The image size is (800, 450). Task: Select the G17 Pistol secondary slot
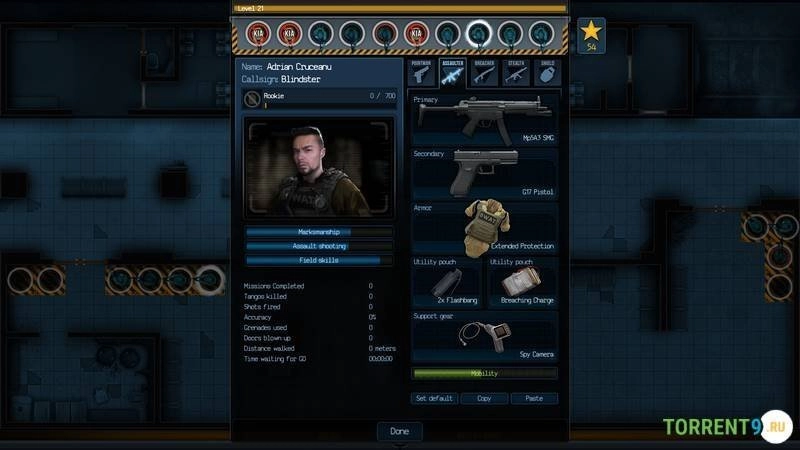pos(485,174)
